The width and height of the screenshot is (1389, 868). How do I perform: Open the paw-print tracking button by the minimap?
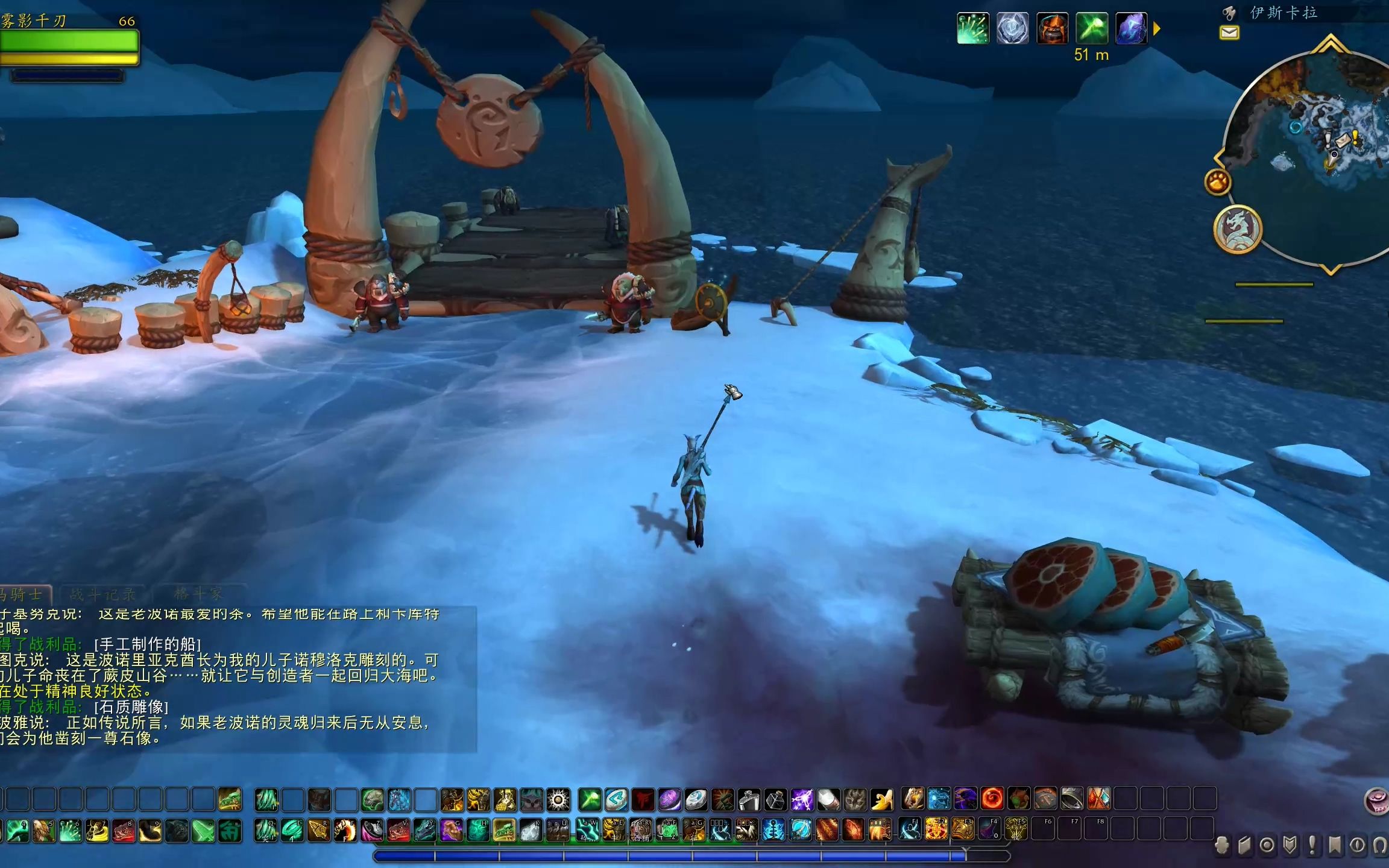(1217, 181)
